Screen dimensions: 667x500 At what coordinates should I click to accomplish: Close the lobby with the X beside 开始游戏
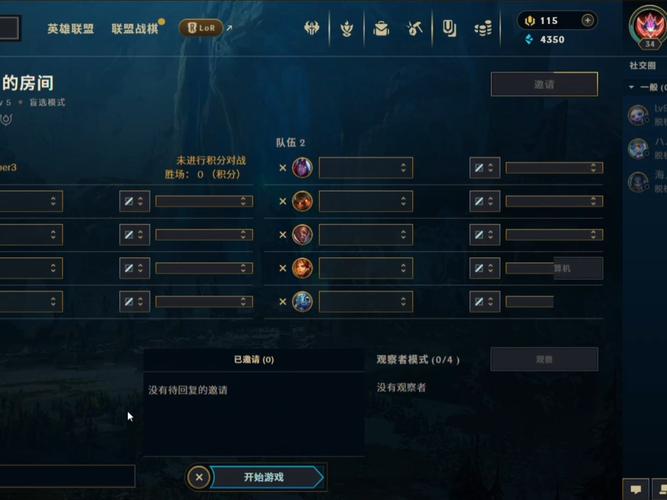[199, 477]
